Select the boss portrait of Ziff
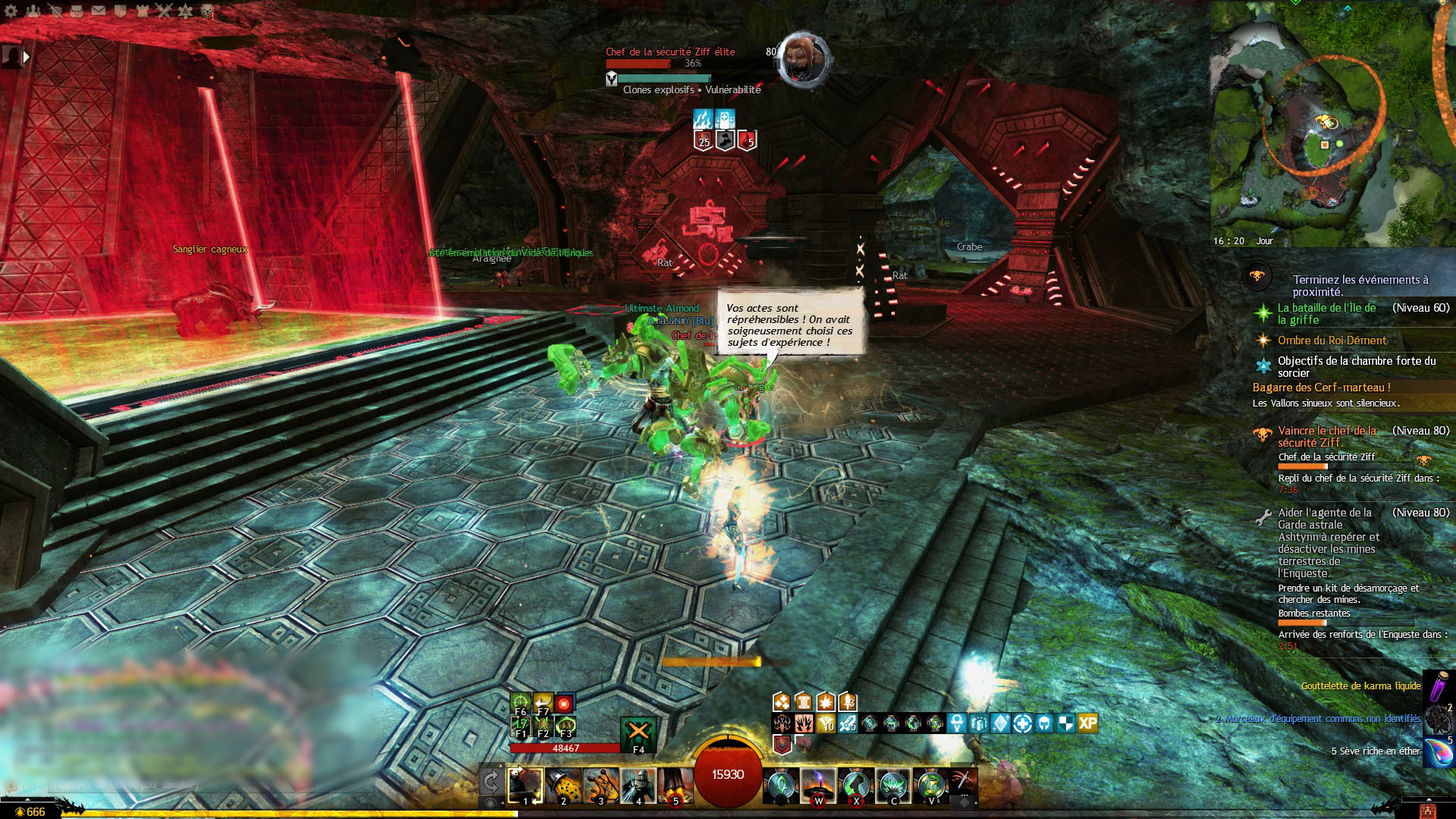Screen dimensions: 1456x819 [804, 57]
